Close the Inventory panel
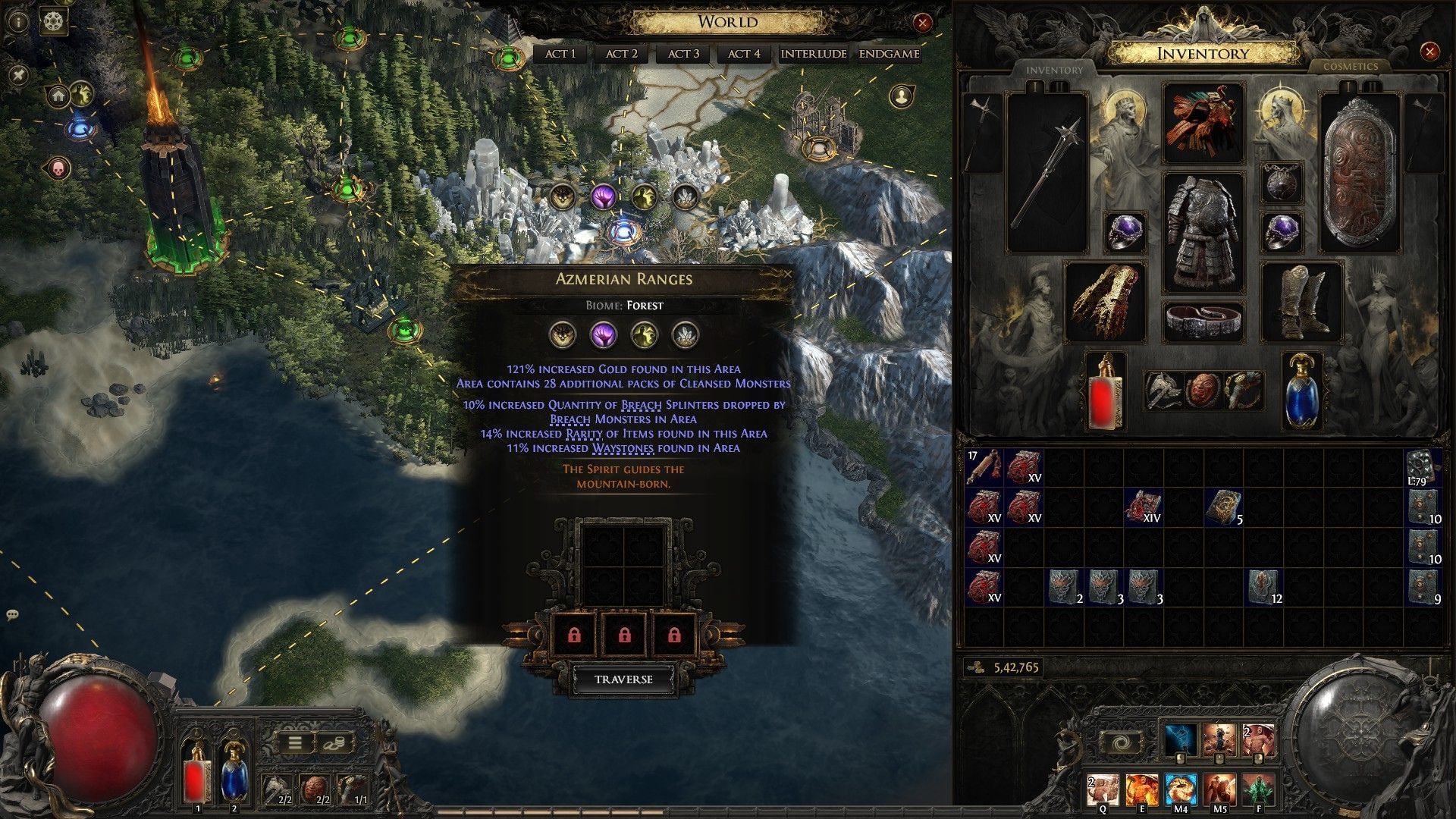 tap(1429, 52)
